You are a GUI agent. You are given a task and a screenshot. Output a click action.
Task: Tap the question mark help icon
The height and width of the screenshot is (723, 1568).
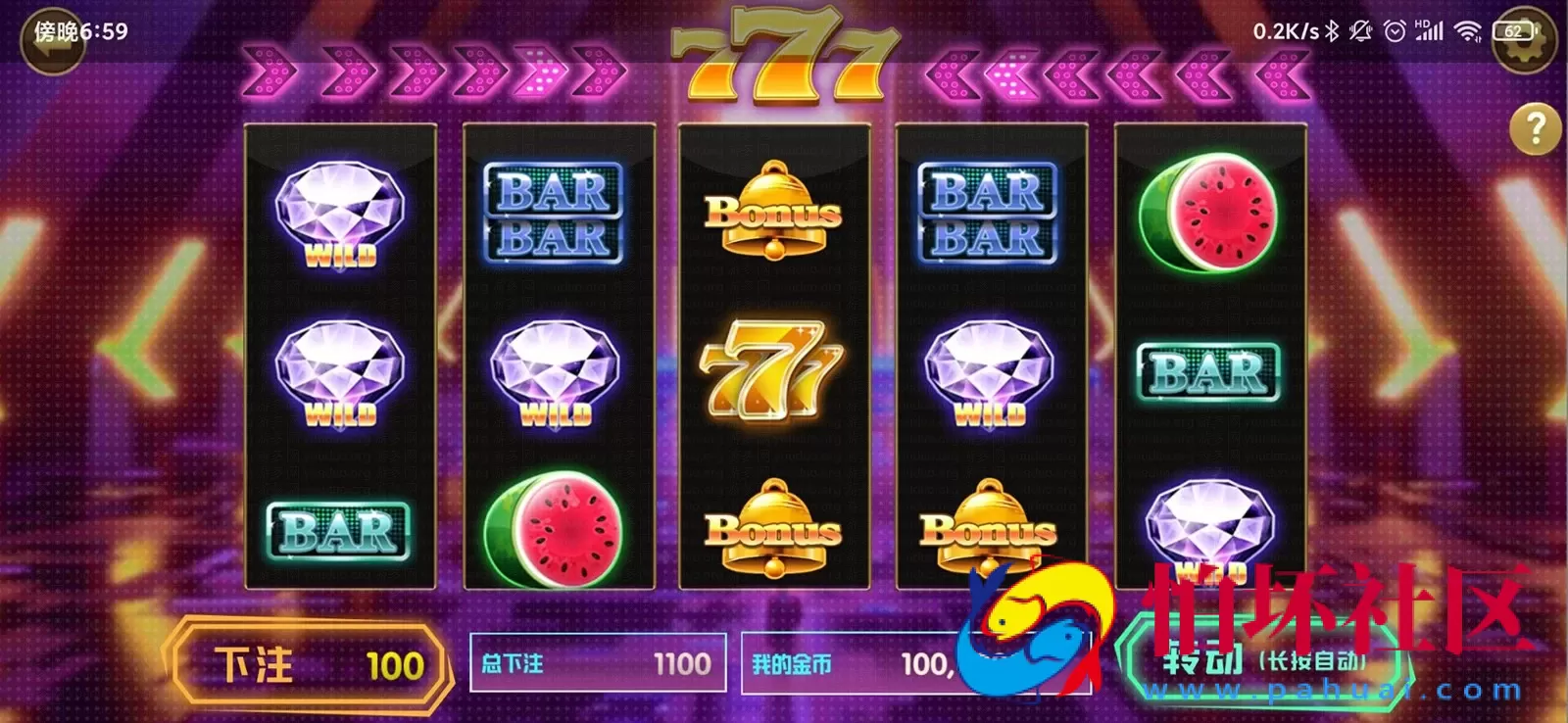(1534, 130)
